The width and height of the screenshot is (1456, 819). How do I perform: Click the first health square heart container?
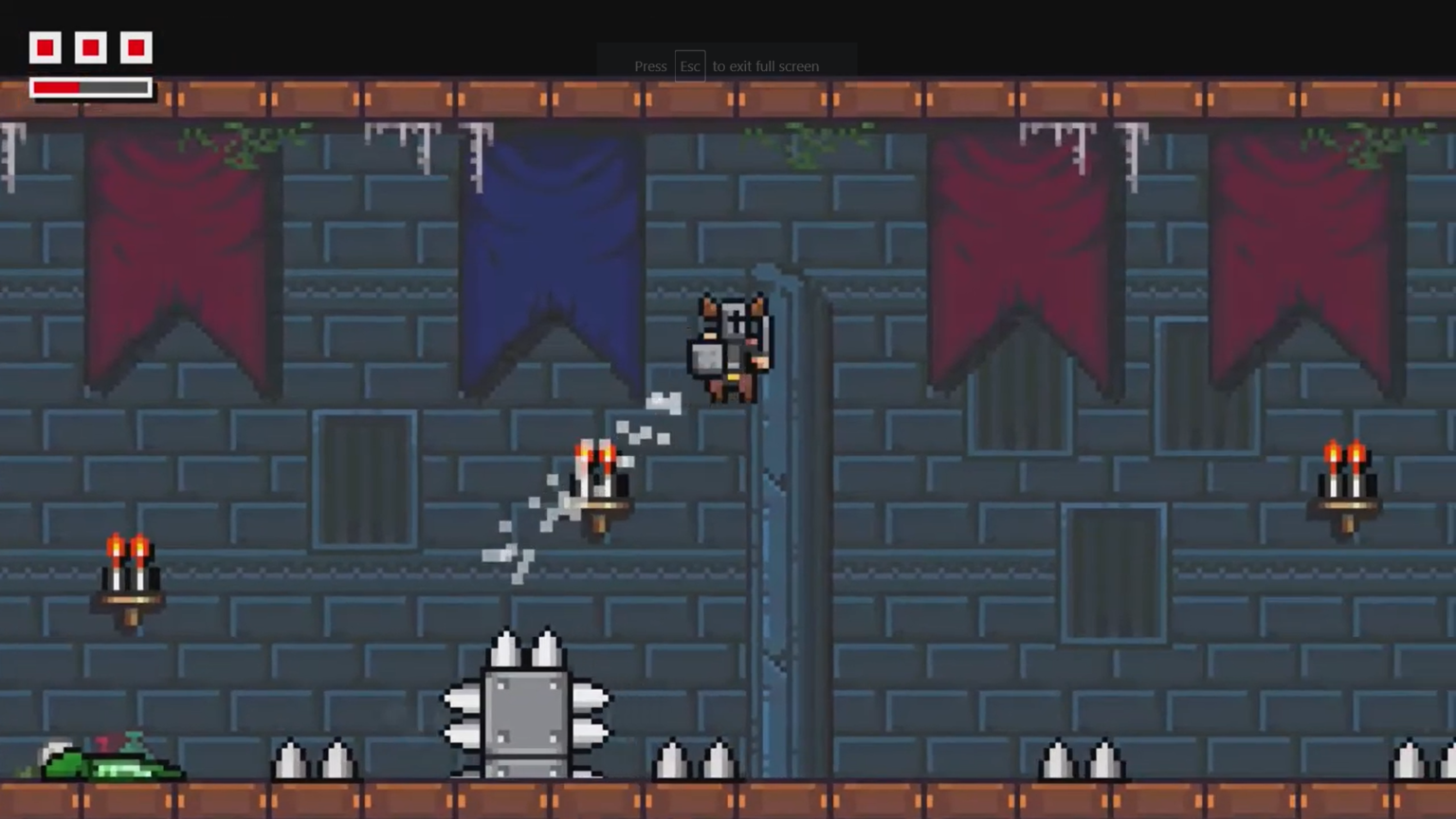tap(45, 47)
